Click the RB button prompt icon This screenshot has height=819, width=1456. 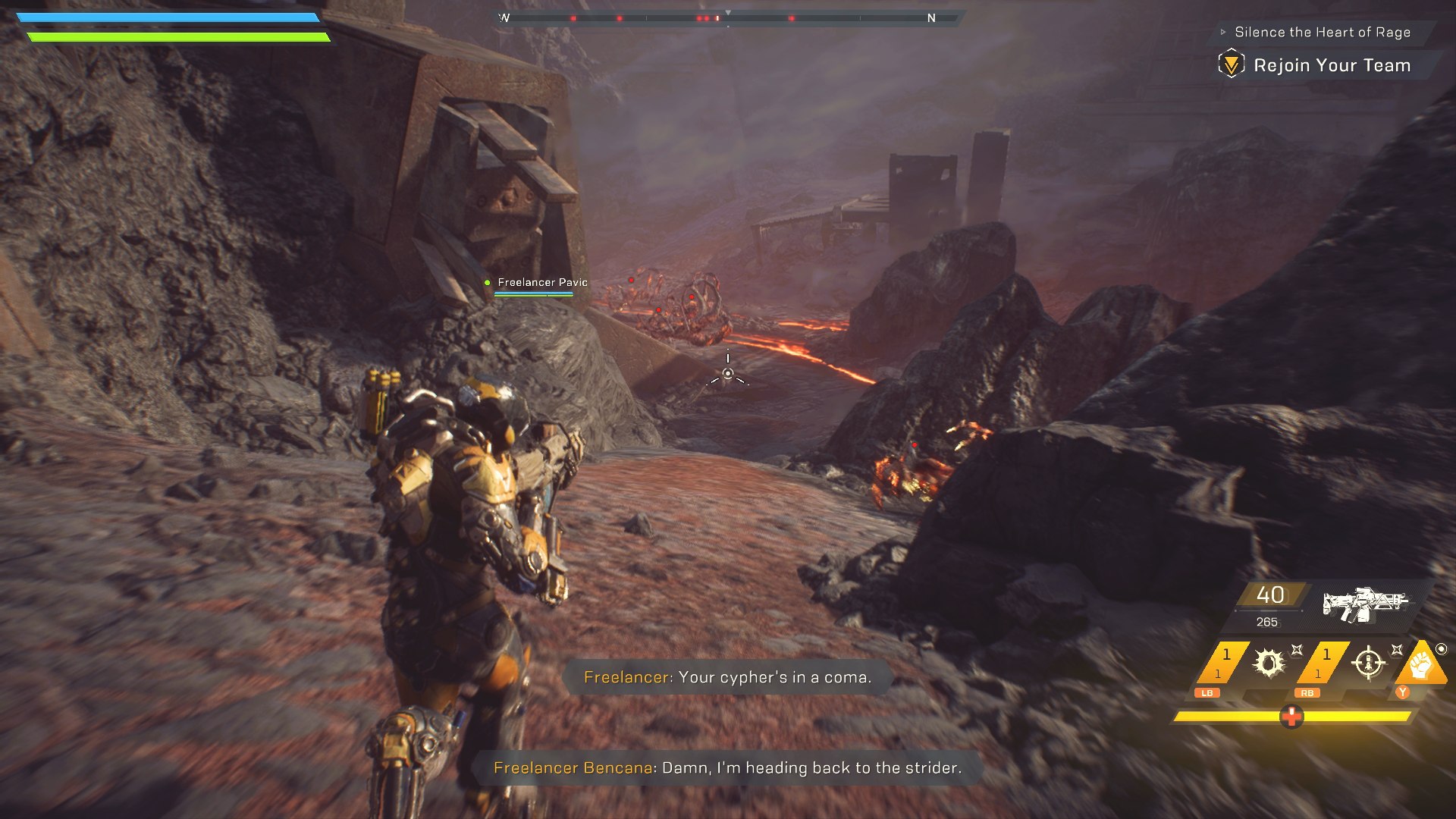pyautogui.click(x=1308, y=692)
